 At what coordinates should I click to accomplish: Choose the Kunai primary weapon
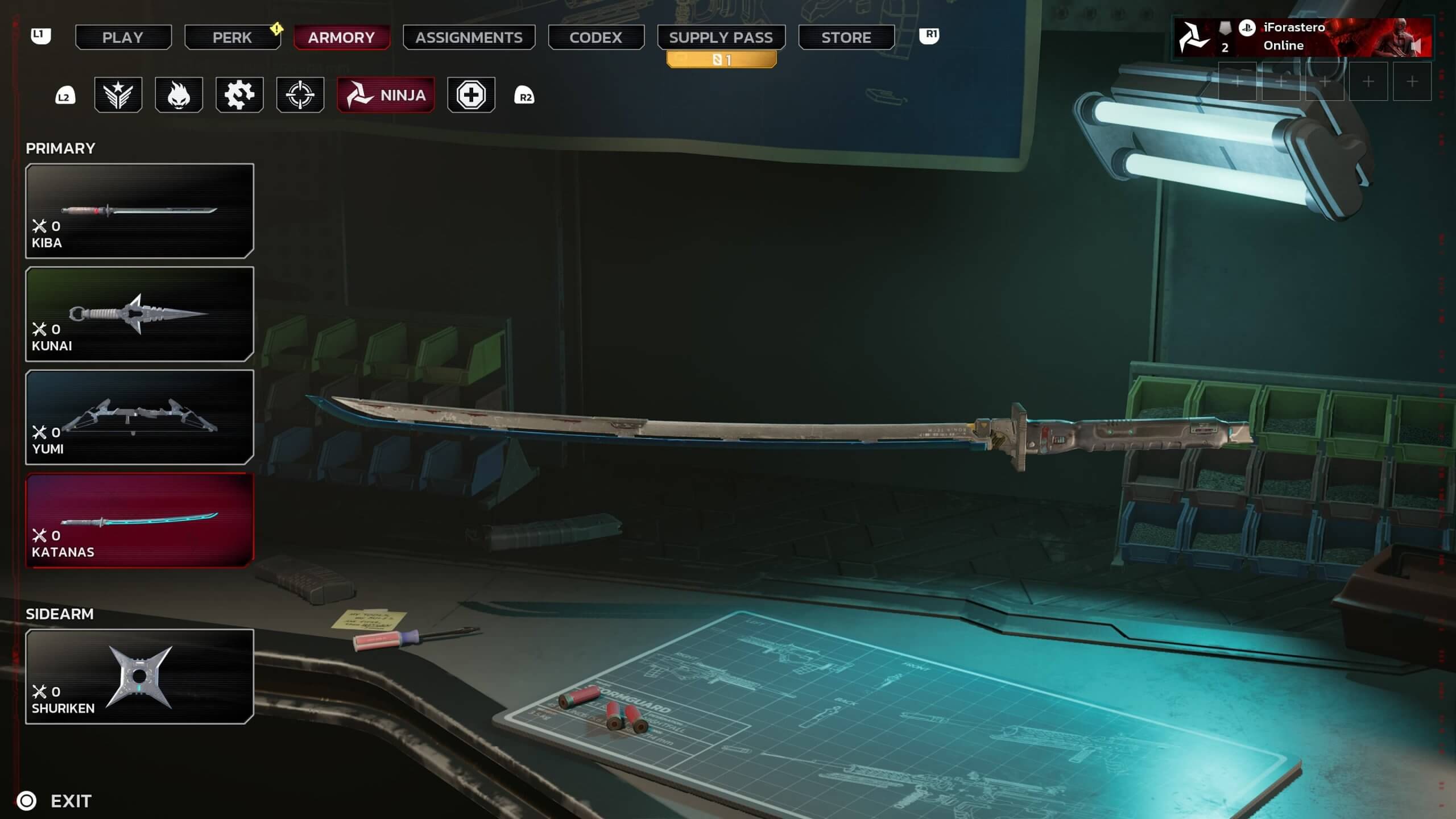pyautogui.click(x=139, y=314)
